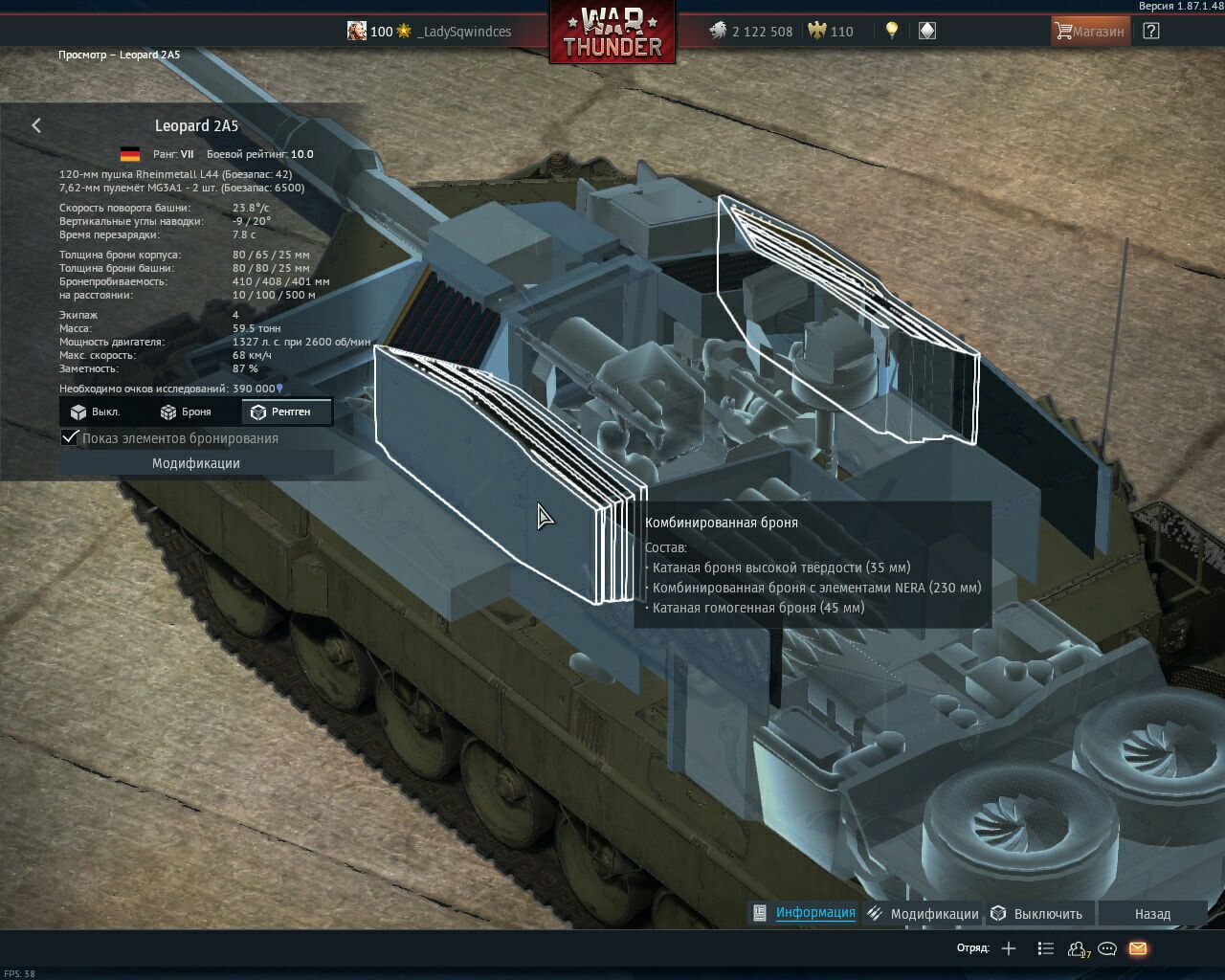Open the orange mail envelope
Screen dimensions: 1225x980
coord(1138,948)
